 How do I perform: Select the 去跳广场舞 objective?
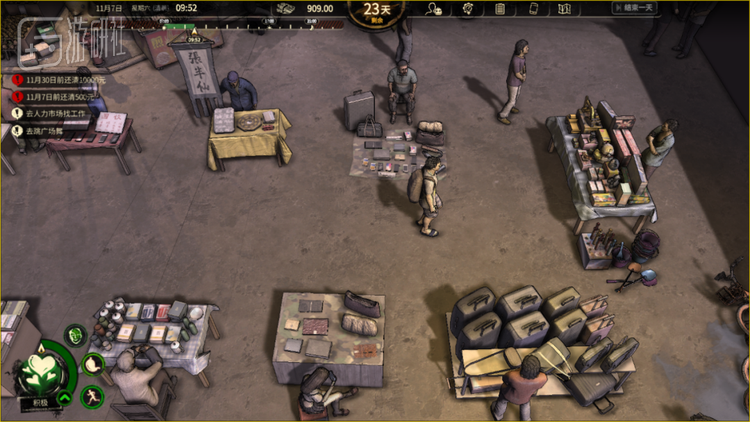tap(43, 130)
